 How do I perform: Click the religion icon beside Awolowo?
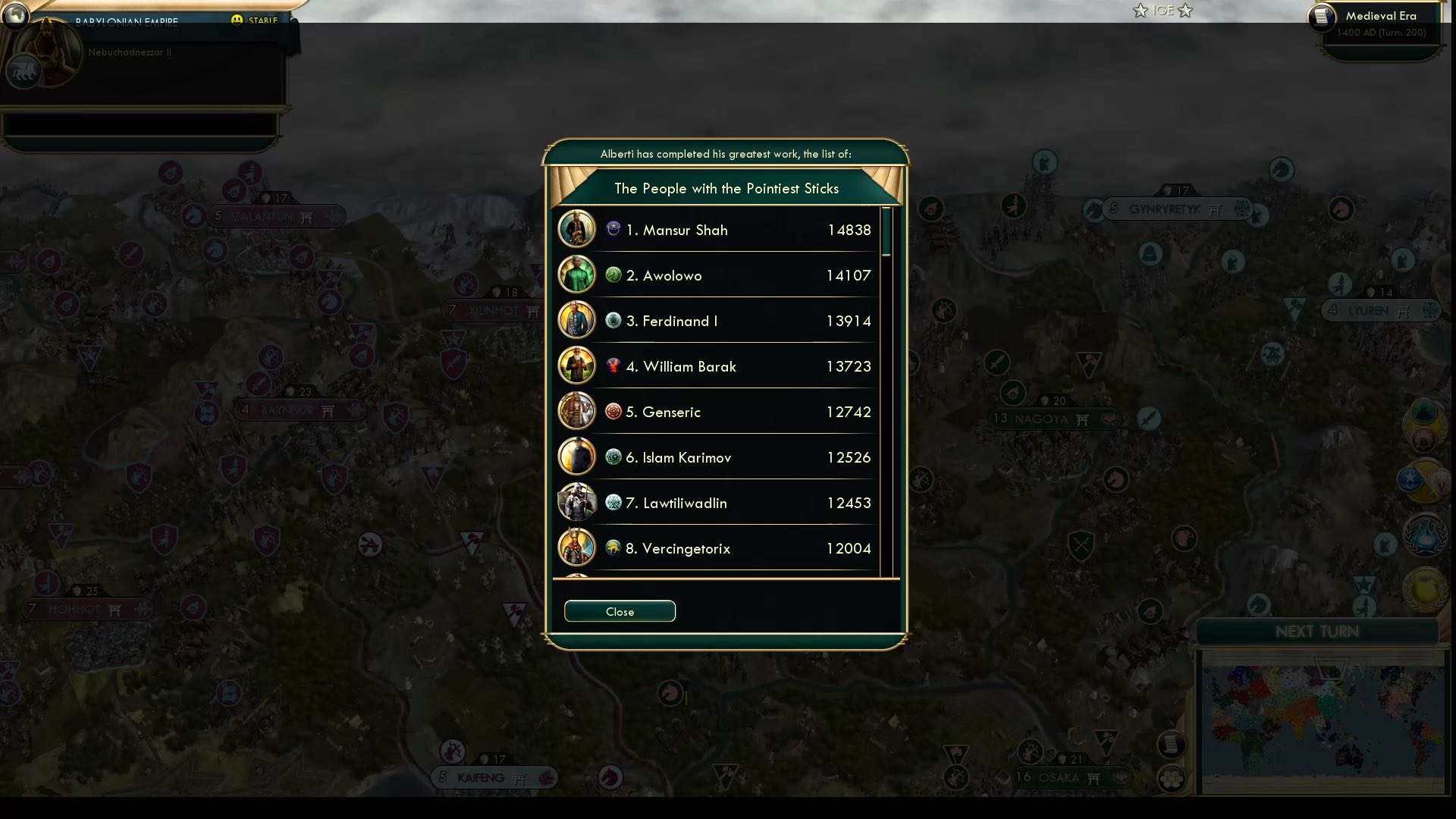click(612, 275)
